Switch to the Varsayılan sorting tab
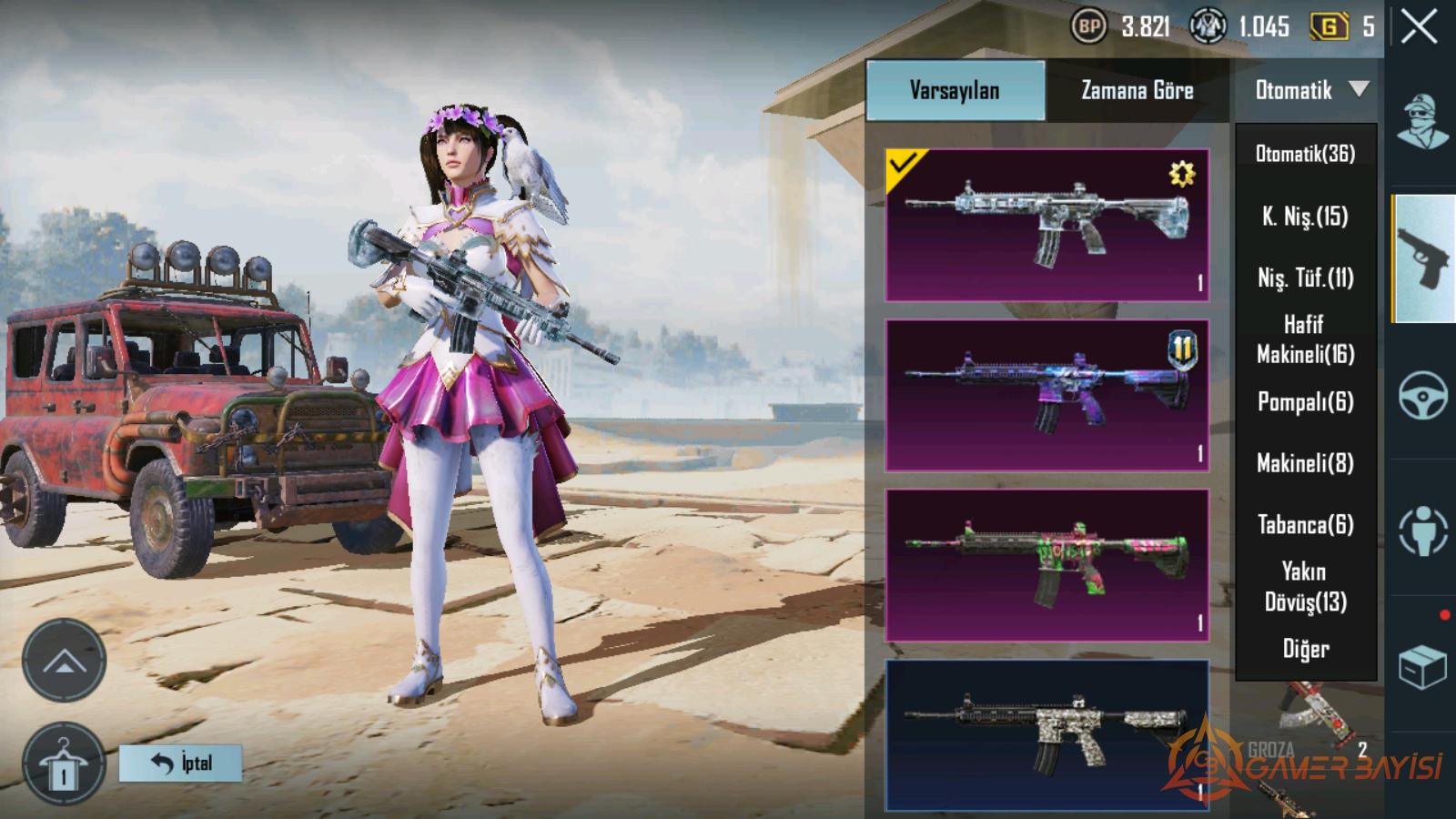The width and height of the screenshot is (1456, 819). 955,90
